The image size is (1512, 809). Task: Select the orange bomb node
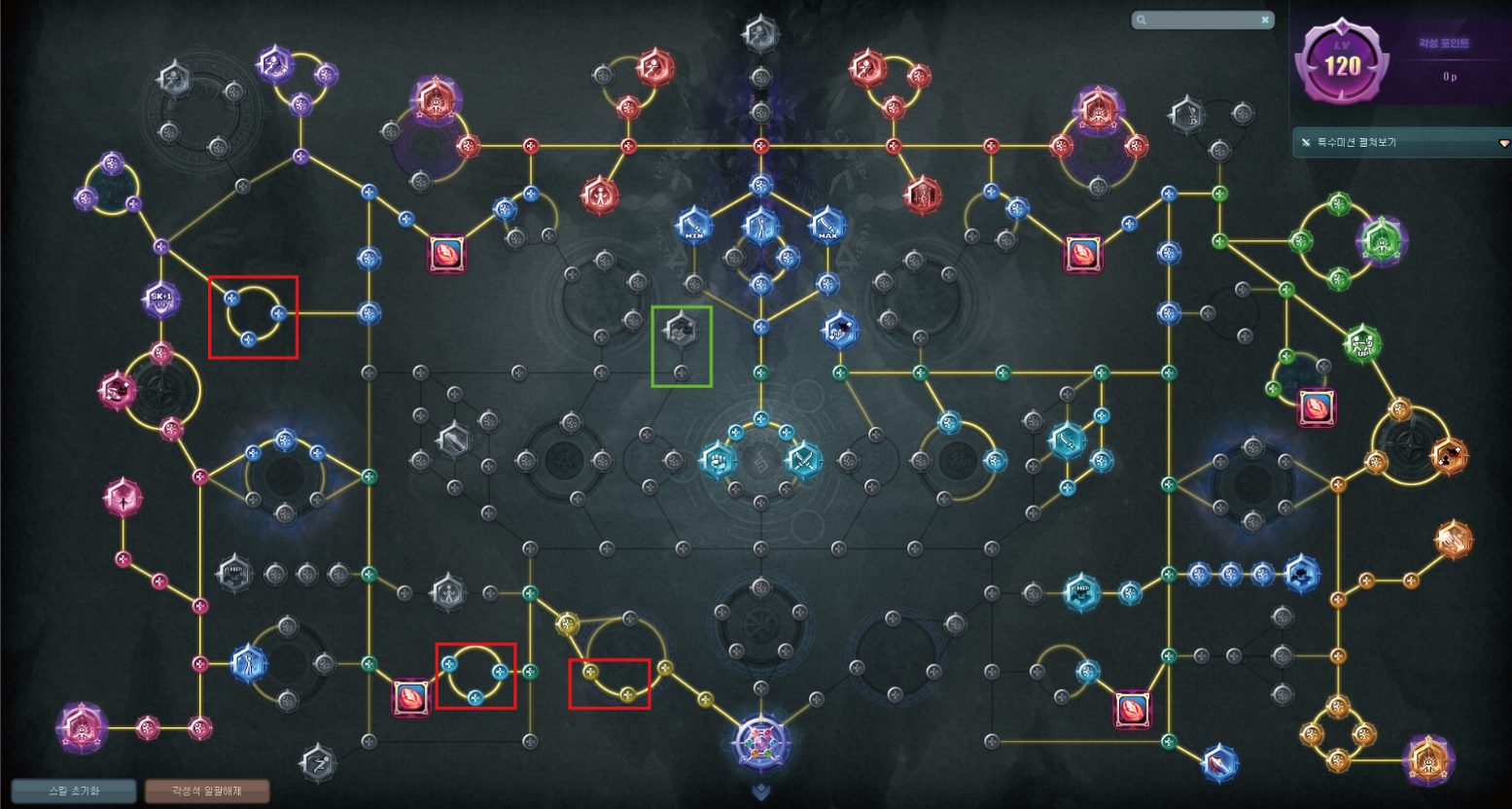(x=1448, y=454)
